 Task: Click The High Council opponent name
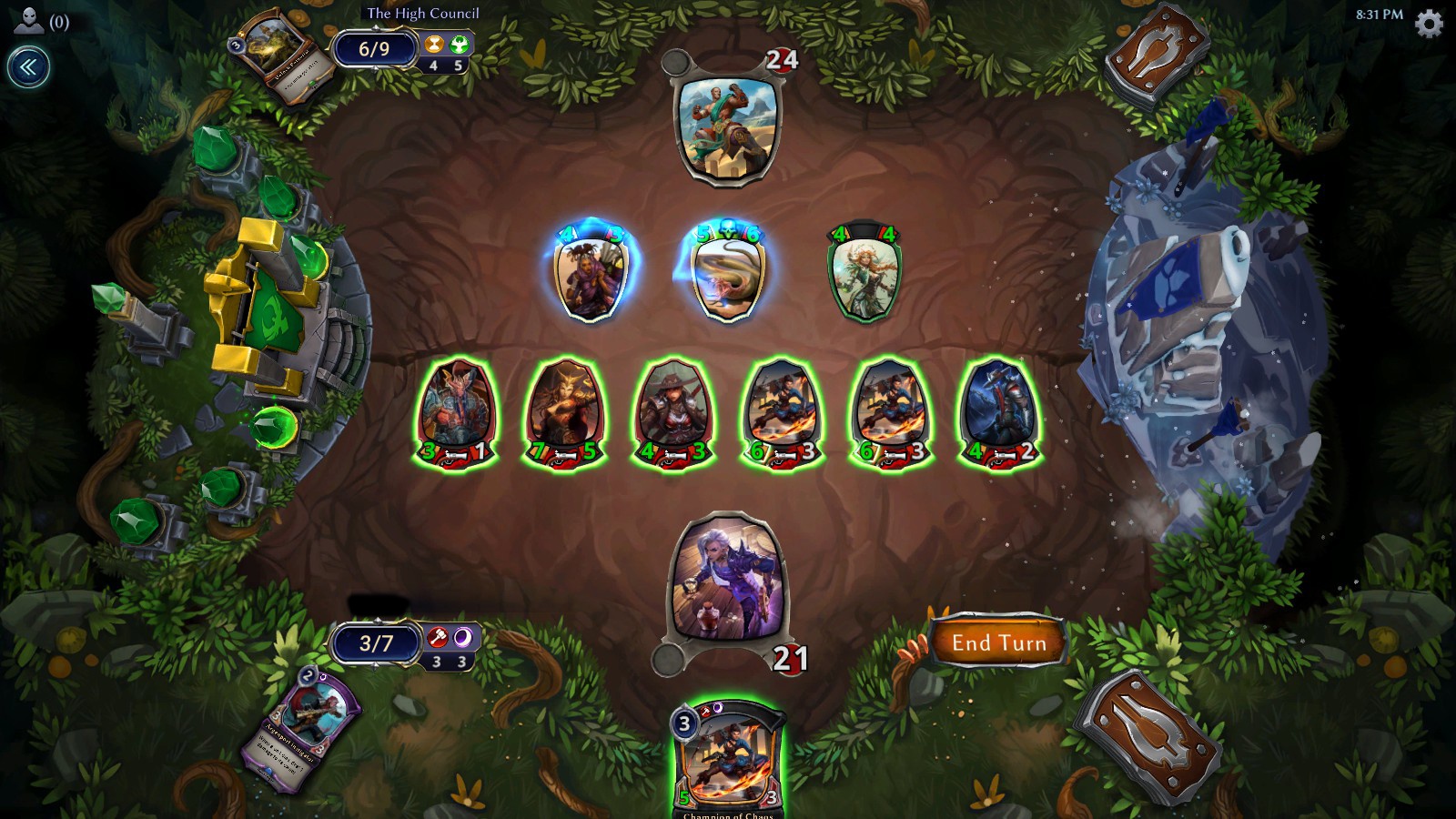click(421, 14)
